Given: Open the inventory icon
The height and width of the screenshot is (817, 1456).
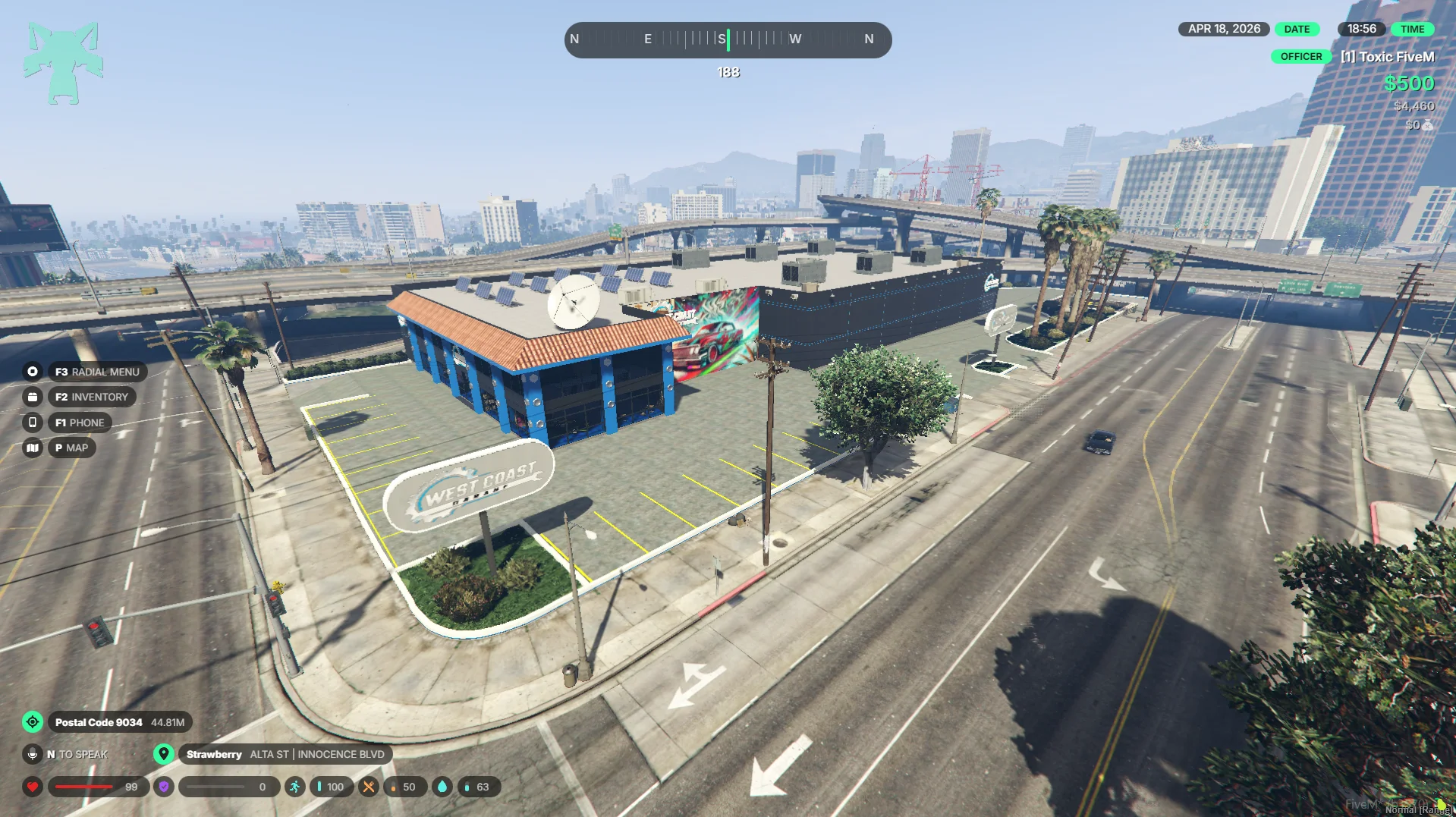Looking at the screenshot, I should pos(33,397).
